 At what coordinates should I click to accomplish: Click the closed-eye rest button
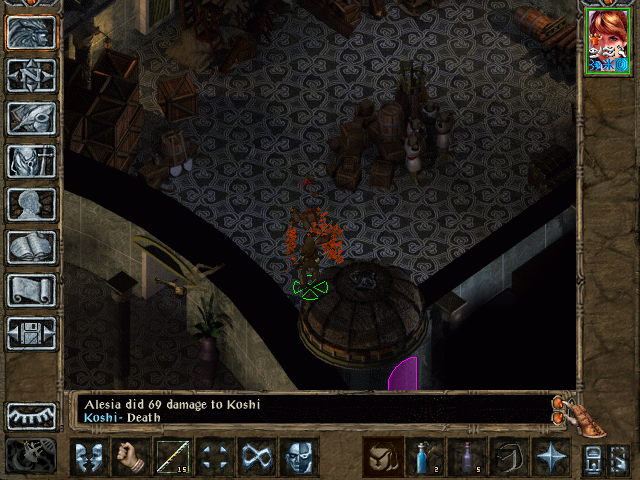click(x=31, y=416)
